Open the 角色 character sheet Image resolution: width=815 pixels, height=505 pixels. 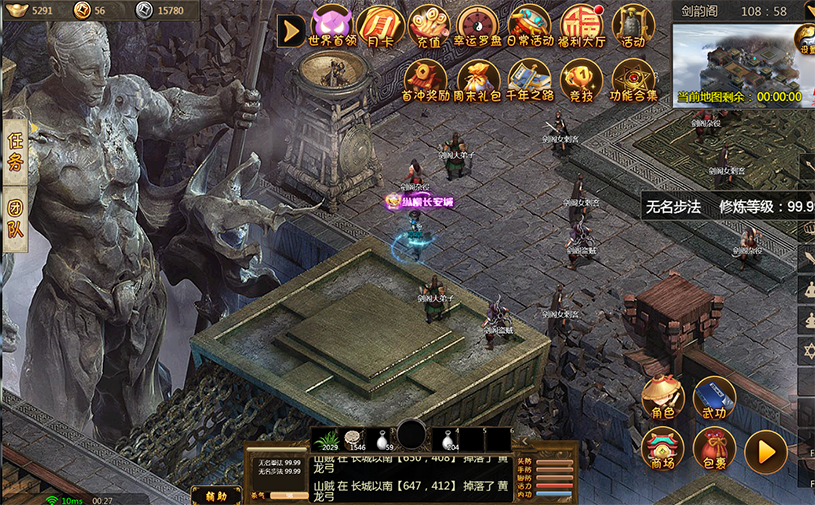coord(662,397)
